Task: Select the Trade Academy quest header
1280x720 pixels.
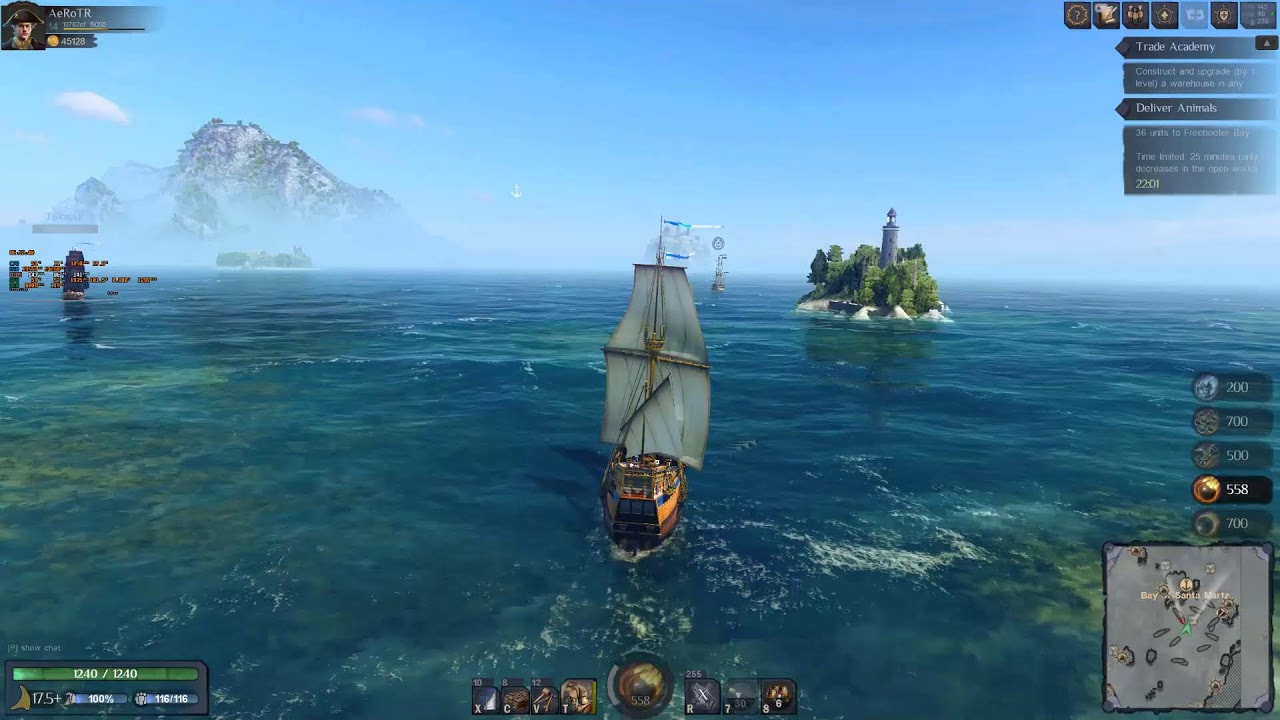Action: click(1176, 47)
